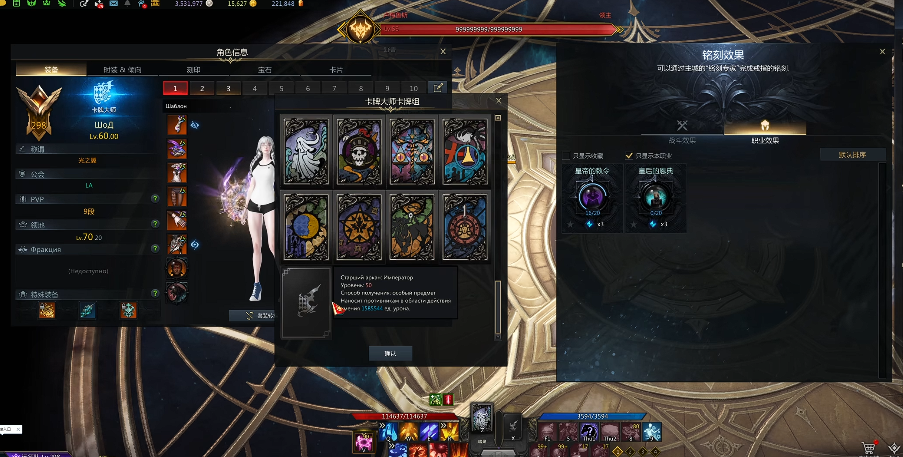The height and width of the screenshot is (457, 903).
Task: Close the character info window
Action: point(443,51)
